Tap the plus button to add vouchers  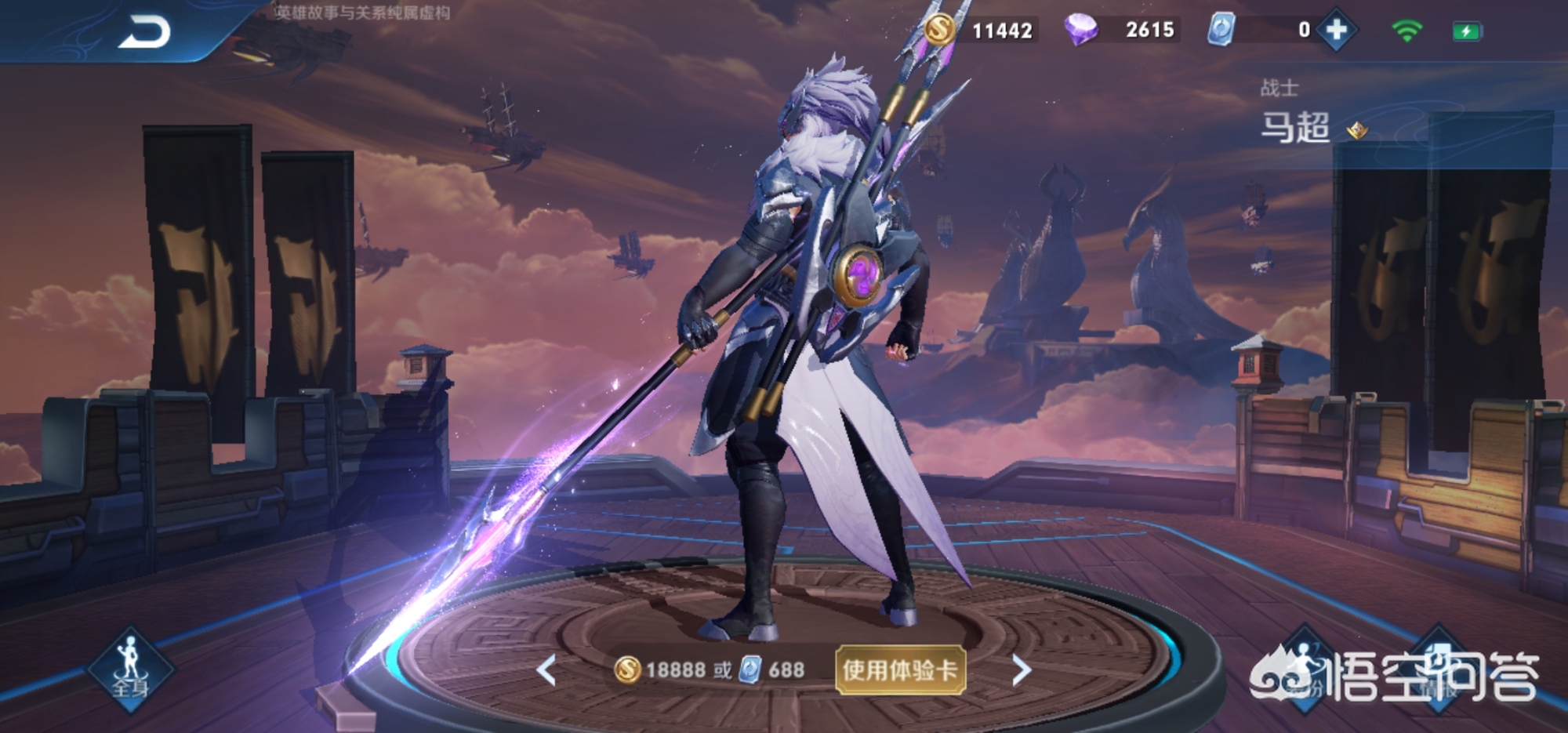(1336, 31)
